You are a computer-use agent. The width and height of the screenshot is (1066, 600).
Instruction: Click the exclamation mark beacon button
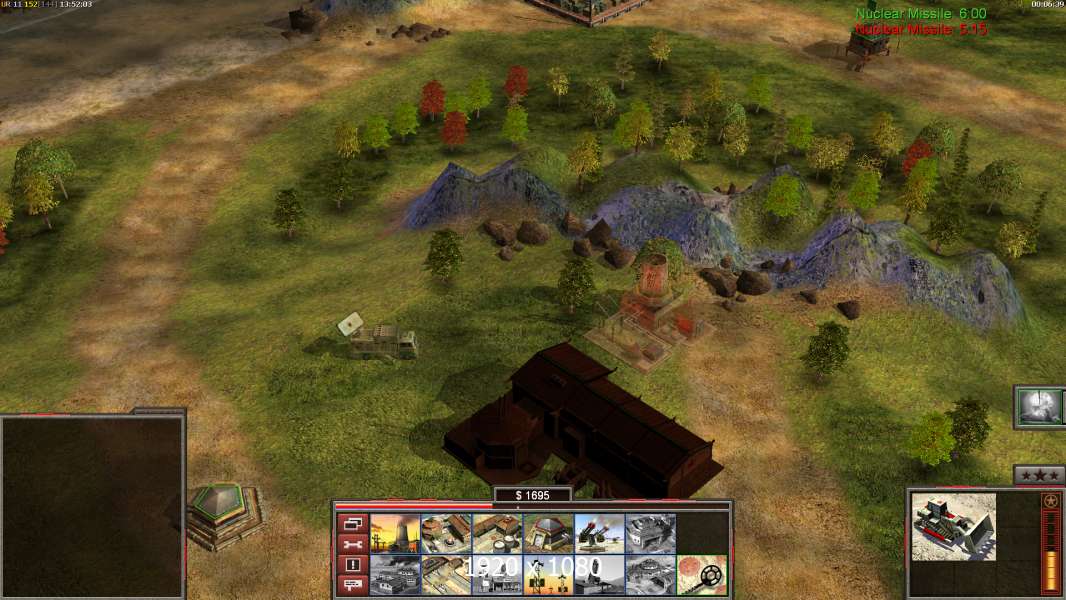point(352,565)
